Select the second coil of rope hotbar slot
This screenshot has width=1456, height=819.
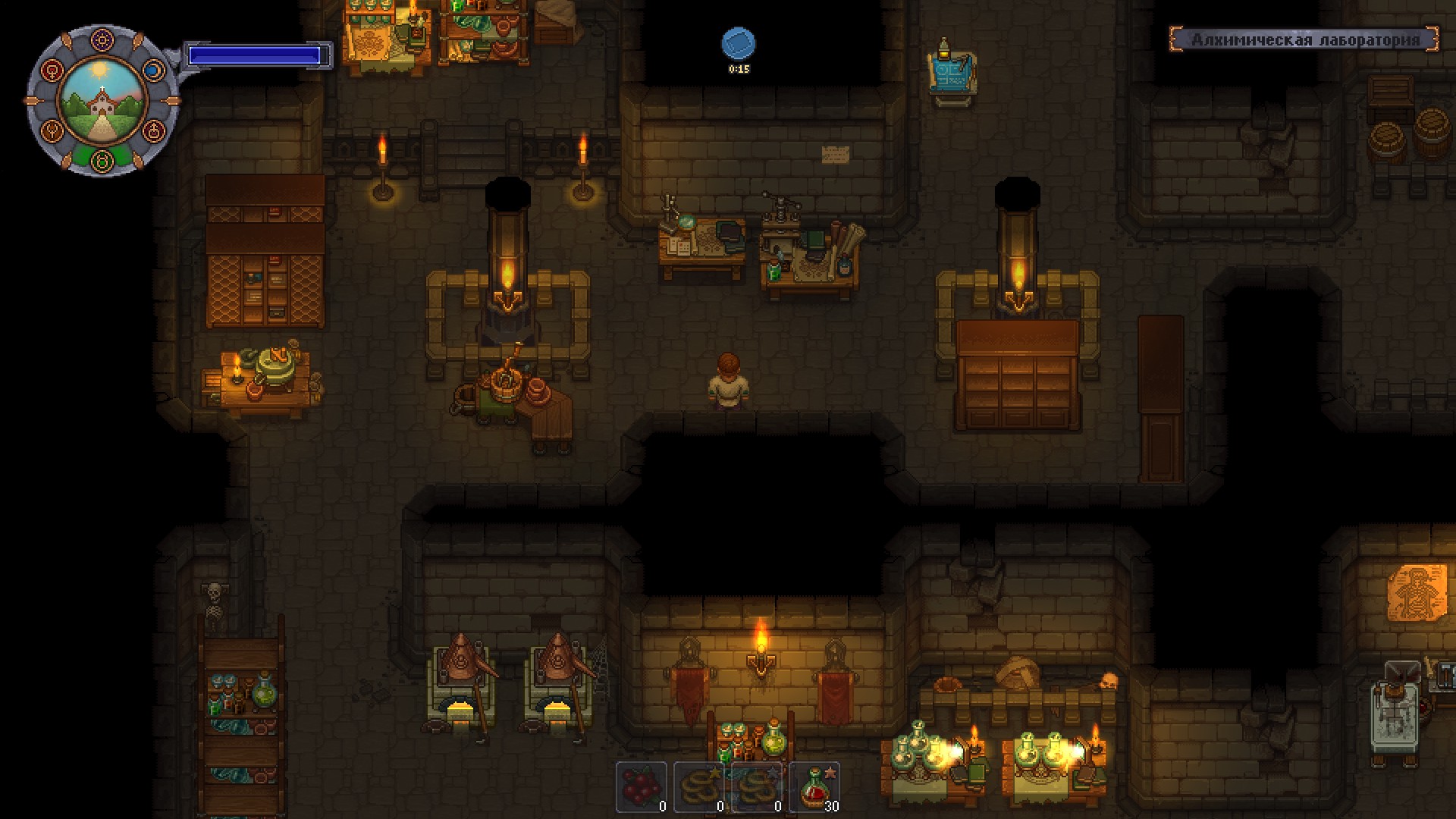click(x=758, y=787)
